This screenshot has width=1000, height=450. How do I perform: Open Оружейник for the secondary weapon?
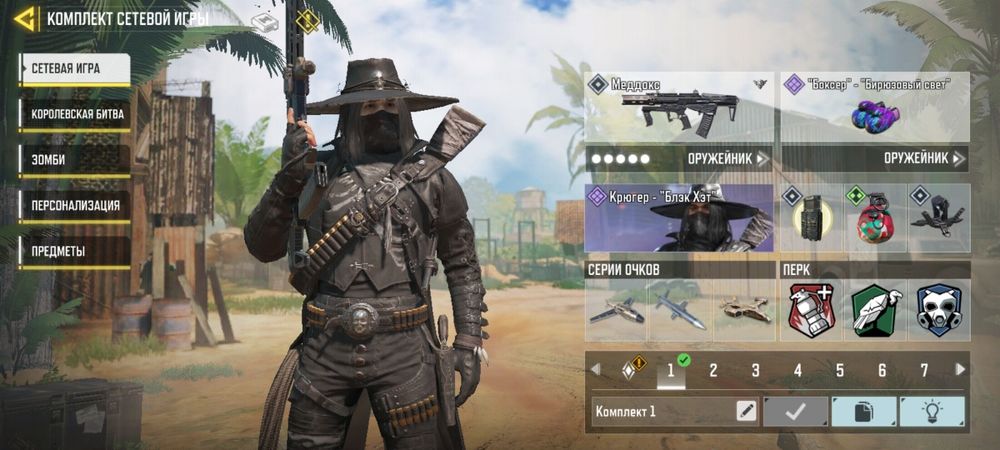(924, 158)
